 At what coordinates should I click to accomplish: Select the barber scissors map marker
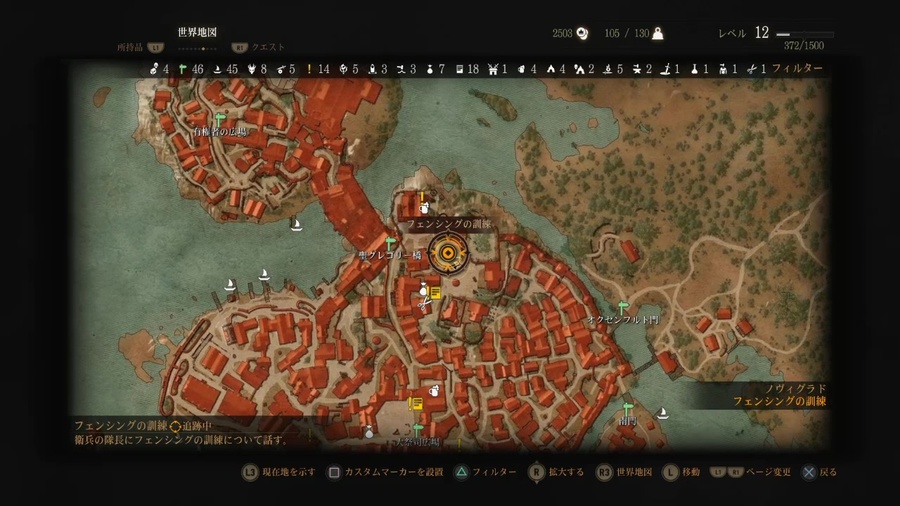[425, 294]
